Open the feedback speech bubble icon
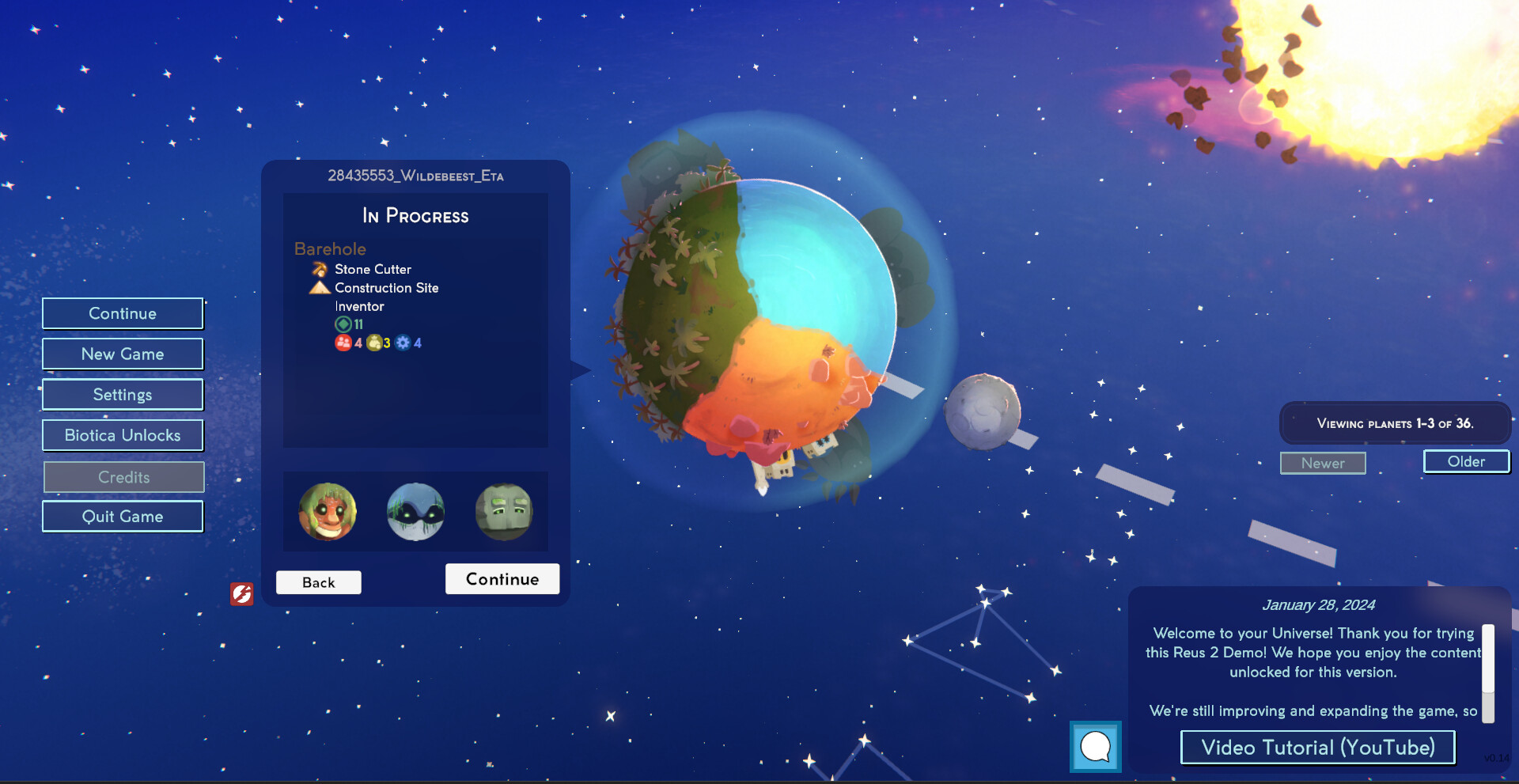 tap(1095, 746)
